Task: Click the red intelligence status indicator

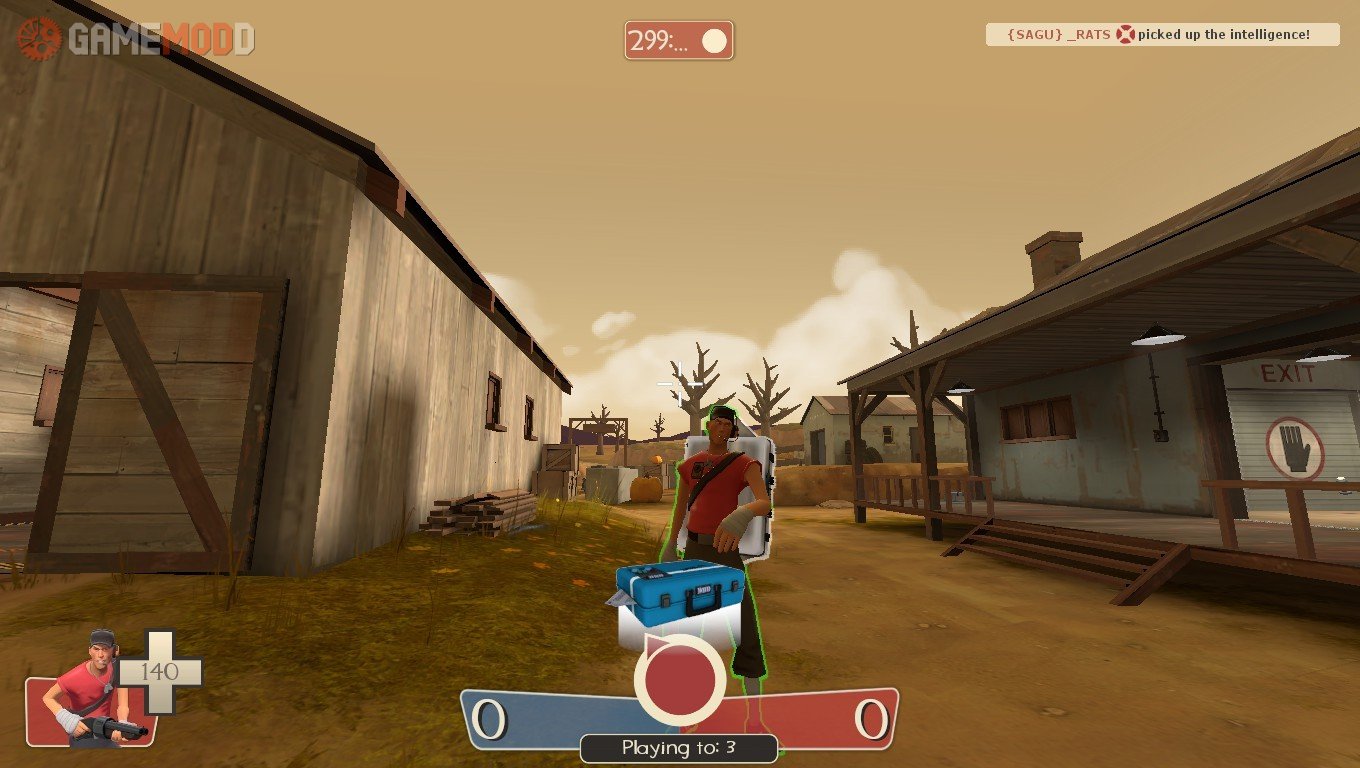Action: pos(680,679)
